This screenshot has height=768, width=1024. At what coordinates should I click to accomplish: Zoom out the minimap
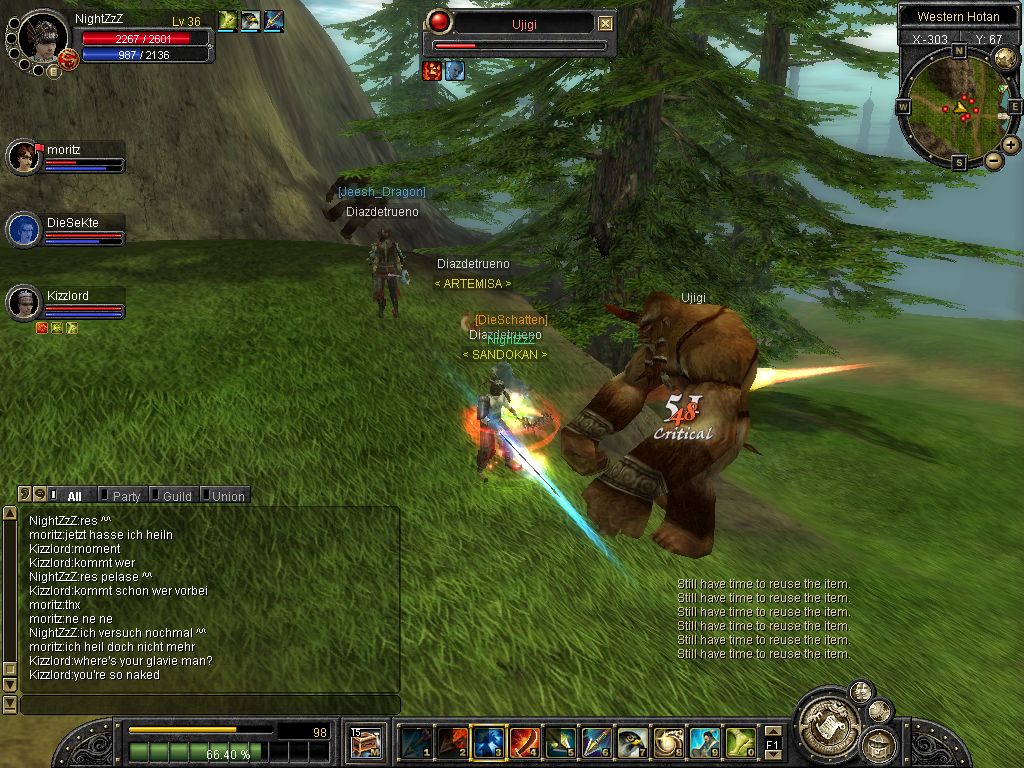(x=993, y=160)
